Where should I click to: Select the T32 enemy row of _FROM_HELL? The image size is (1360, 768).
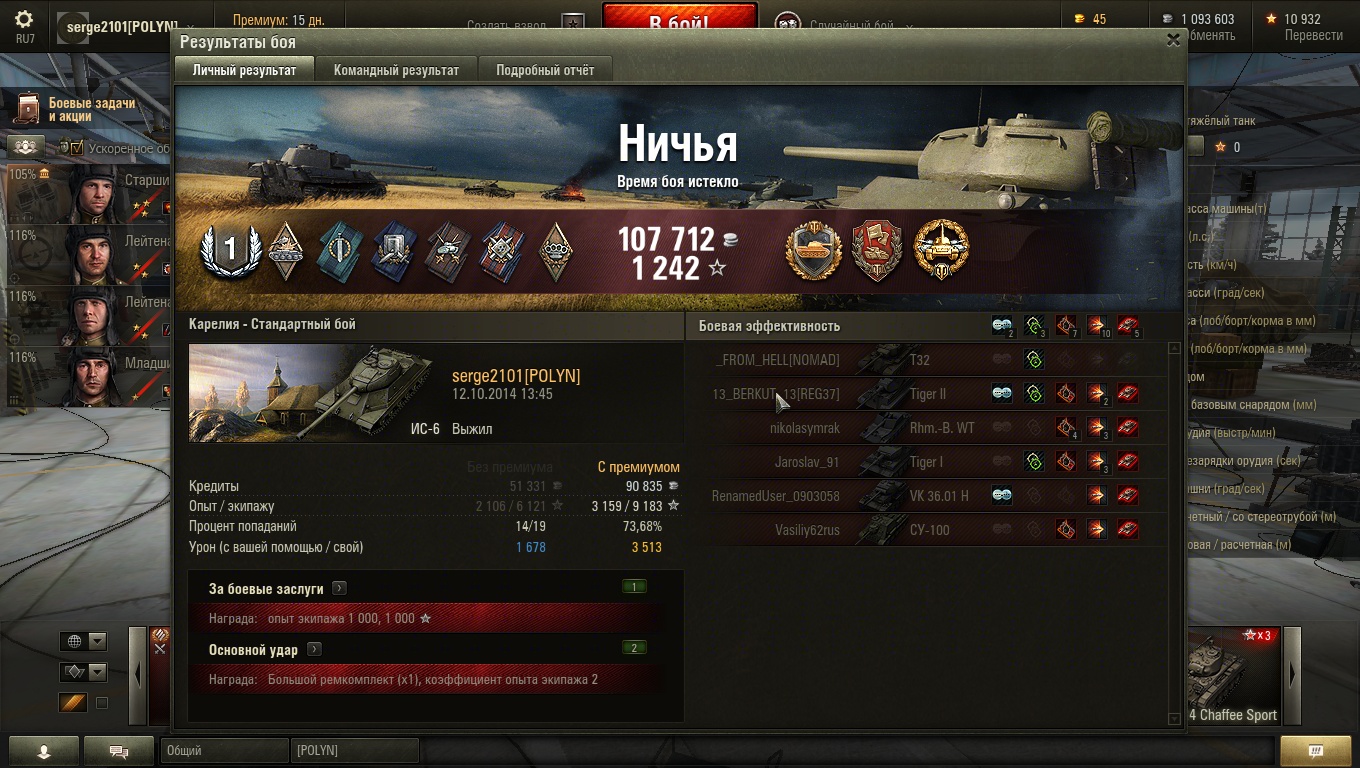(927, 360)
